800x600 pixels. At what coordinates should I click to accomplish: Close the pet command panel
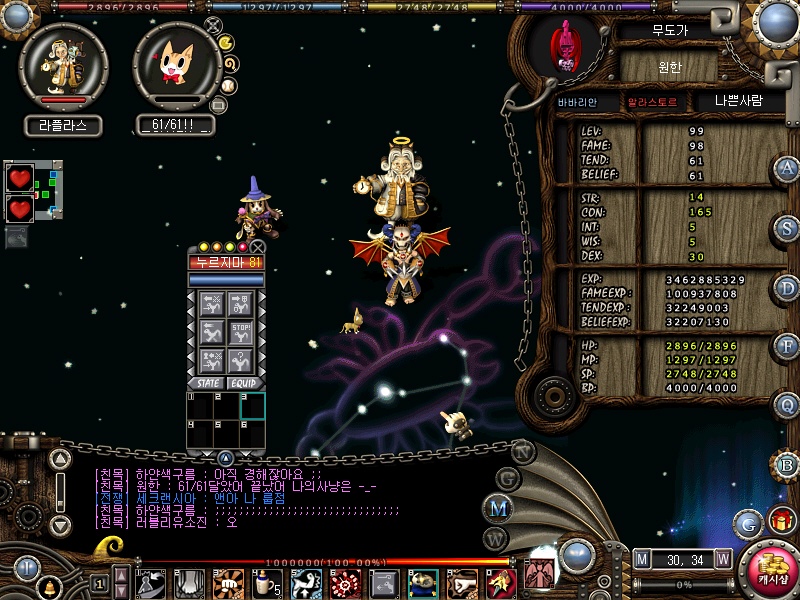257,246
